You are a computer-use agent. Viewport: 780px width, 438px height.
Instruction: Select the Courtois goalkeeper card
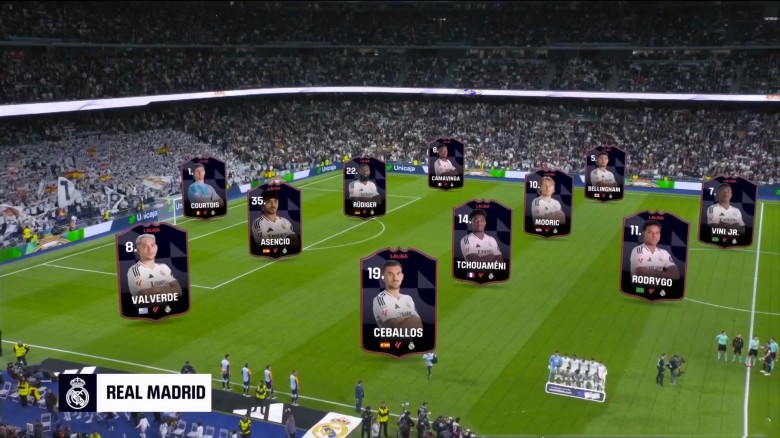click(x=204, y=188)
